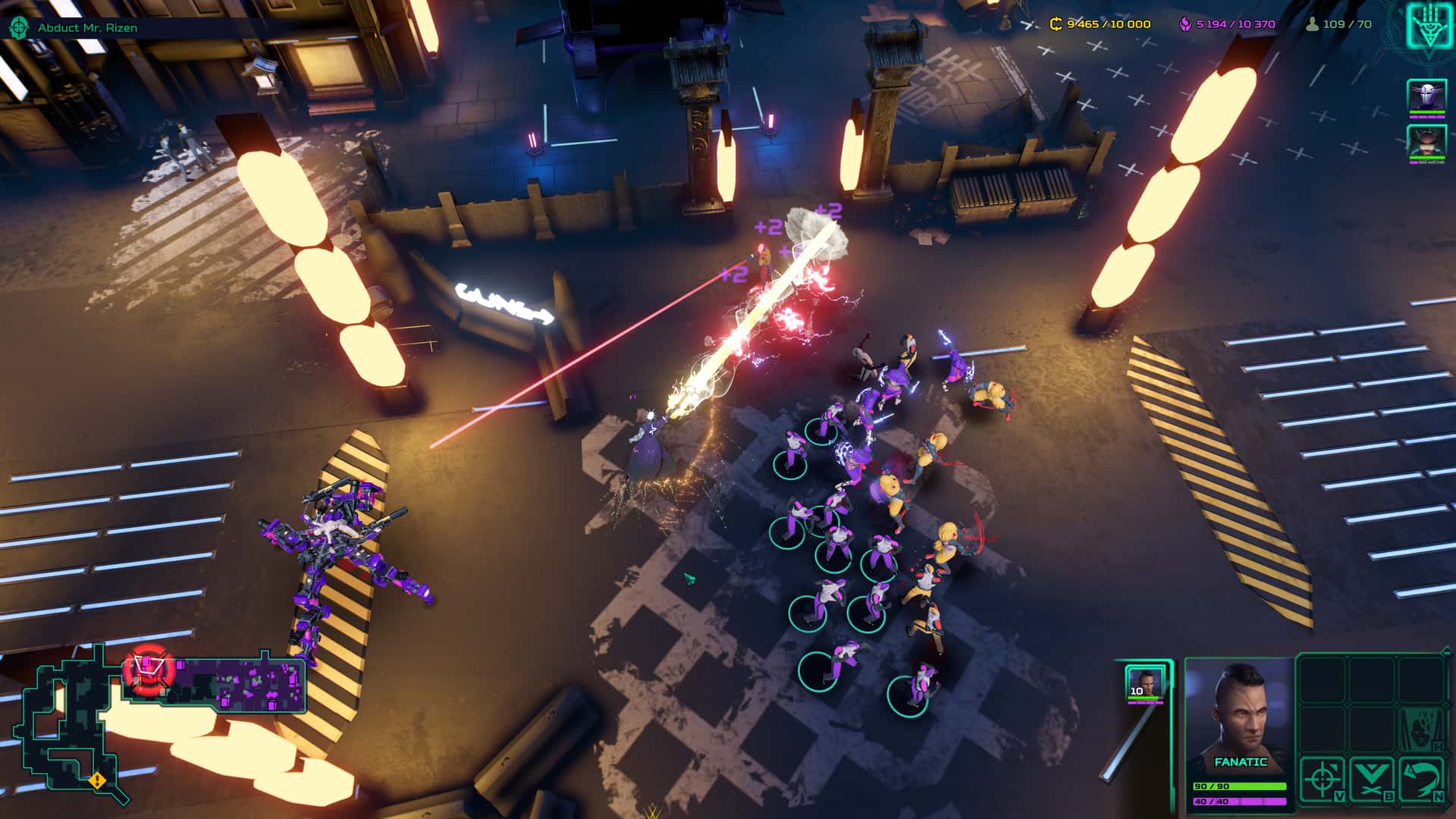Click the warning exclamation marker on the minimap

click(x=97, y=781)
